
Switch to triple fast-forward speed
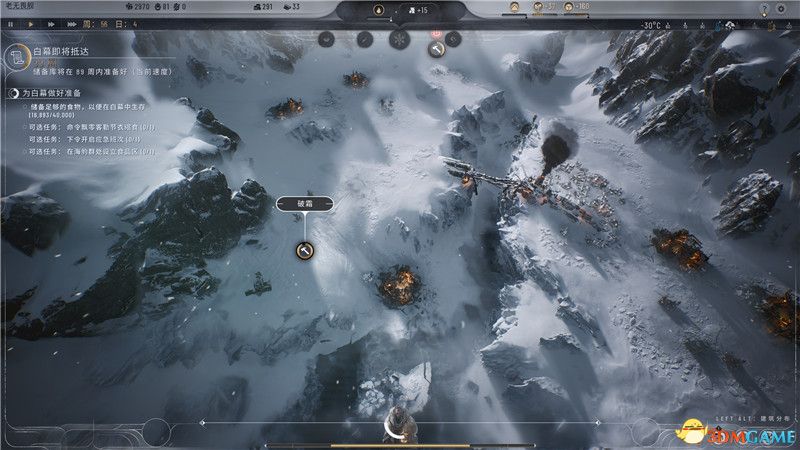pos(70,23)
